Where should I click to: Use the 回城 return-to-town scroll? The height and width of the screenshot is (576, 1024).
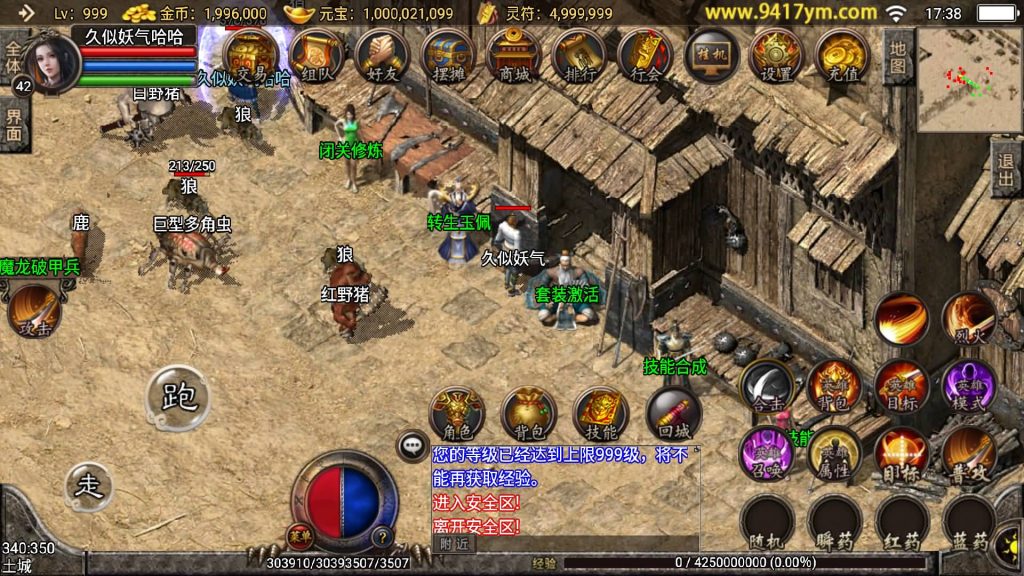pyautogui.click(x=673, y=414)
